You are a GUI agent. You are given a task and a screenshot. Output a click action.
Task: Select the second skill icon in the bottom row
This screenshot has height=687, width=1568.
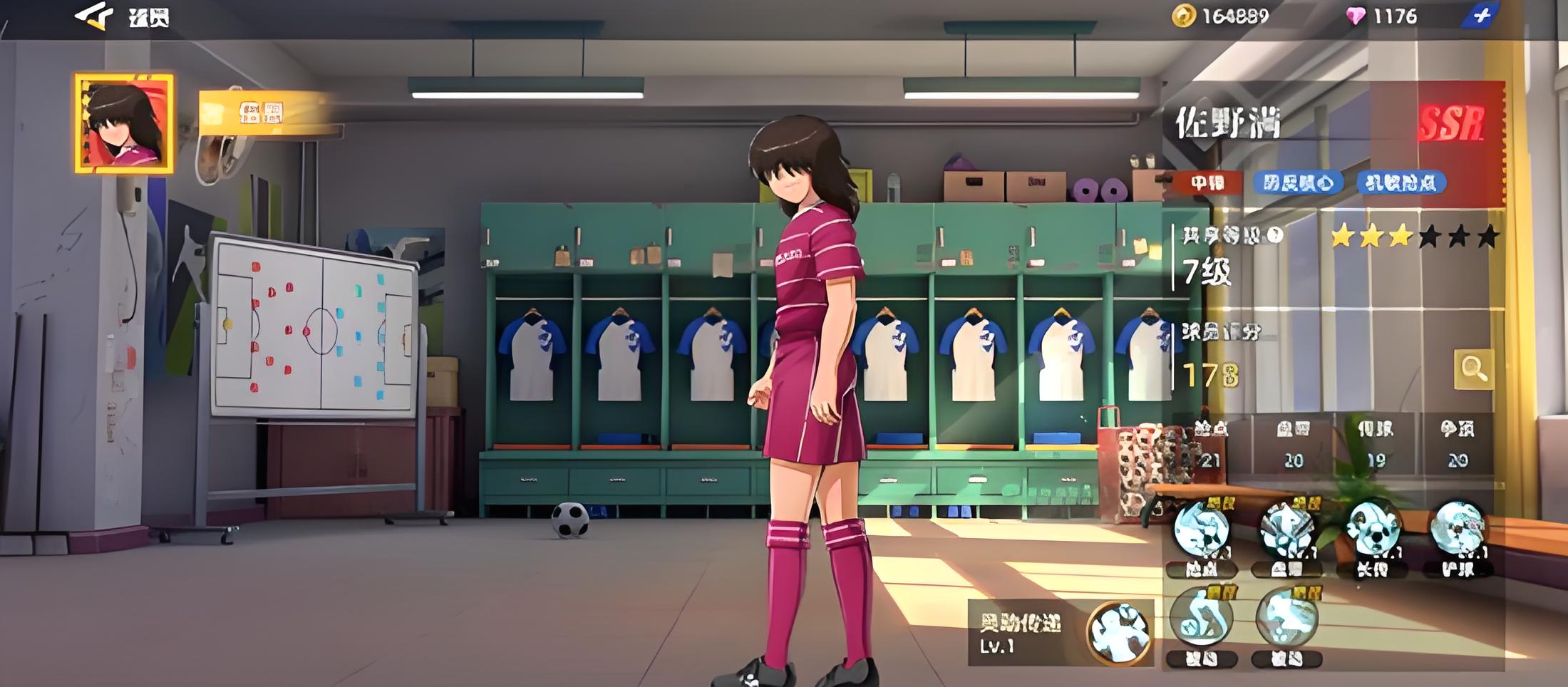[x=1287, y=619]
